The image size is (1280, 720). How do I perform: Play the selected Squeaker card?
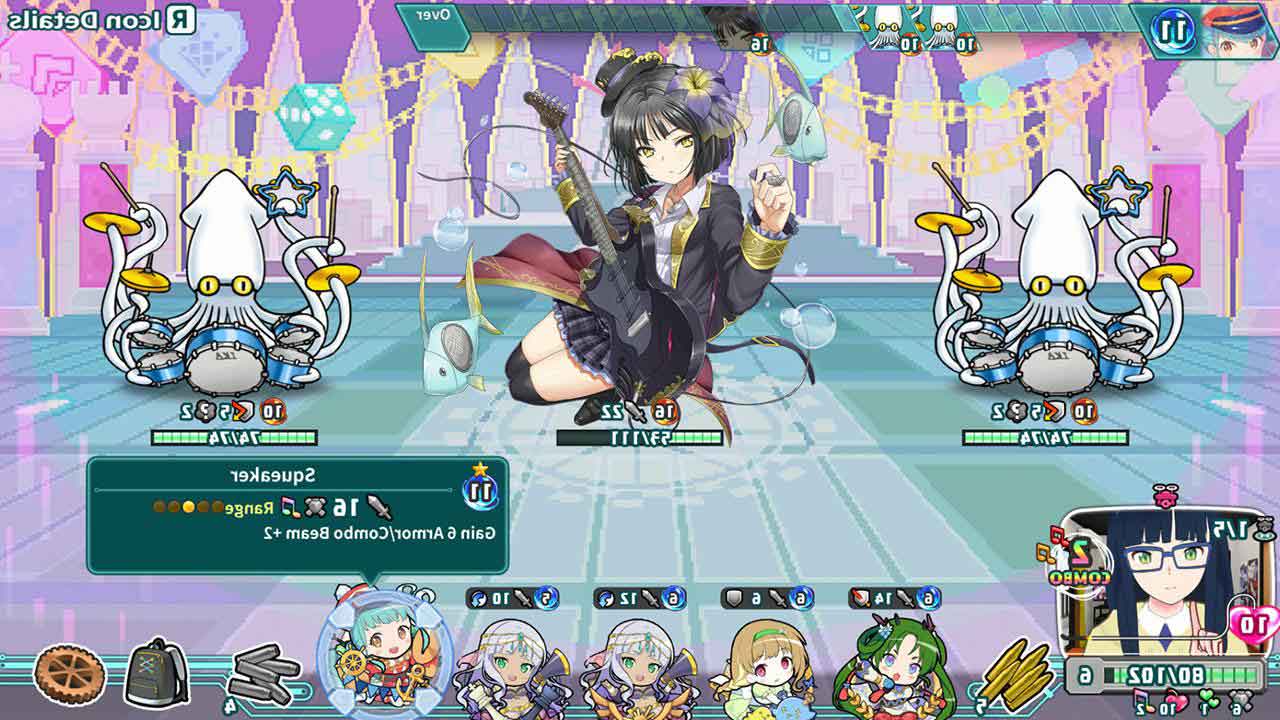click(x=384, y=650)
